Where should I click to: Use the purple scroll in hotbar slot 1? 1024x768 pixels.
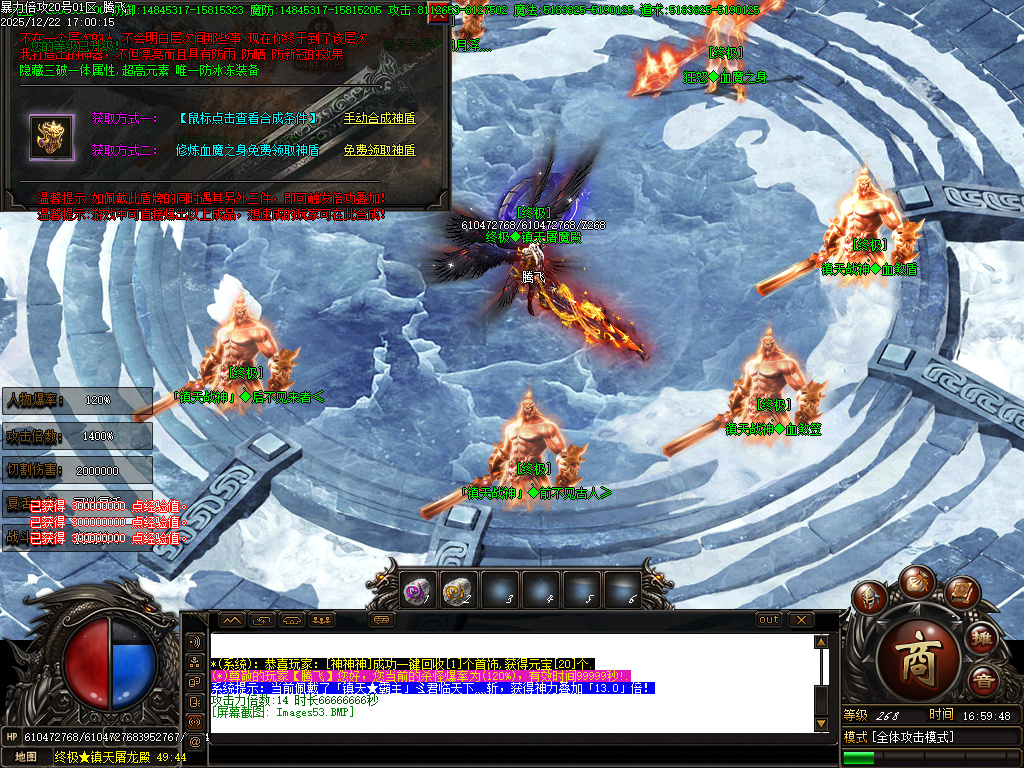pyautogui.click(x=417, y=590)
